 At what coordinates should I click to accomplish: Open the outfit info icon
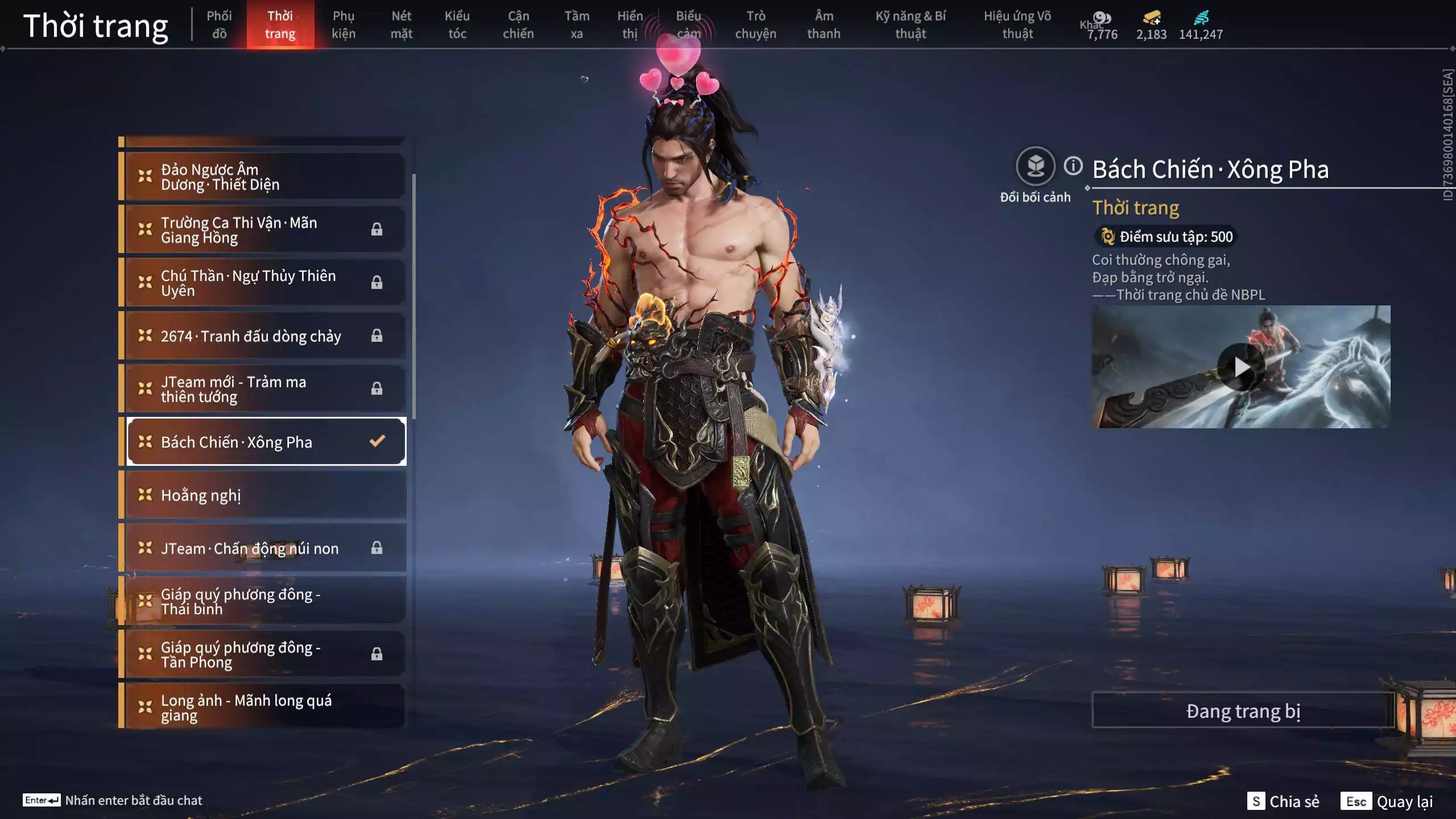coord(1073,166)
